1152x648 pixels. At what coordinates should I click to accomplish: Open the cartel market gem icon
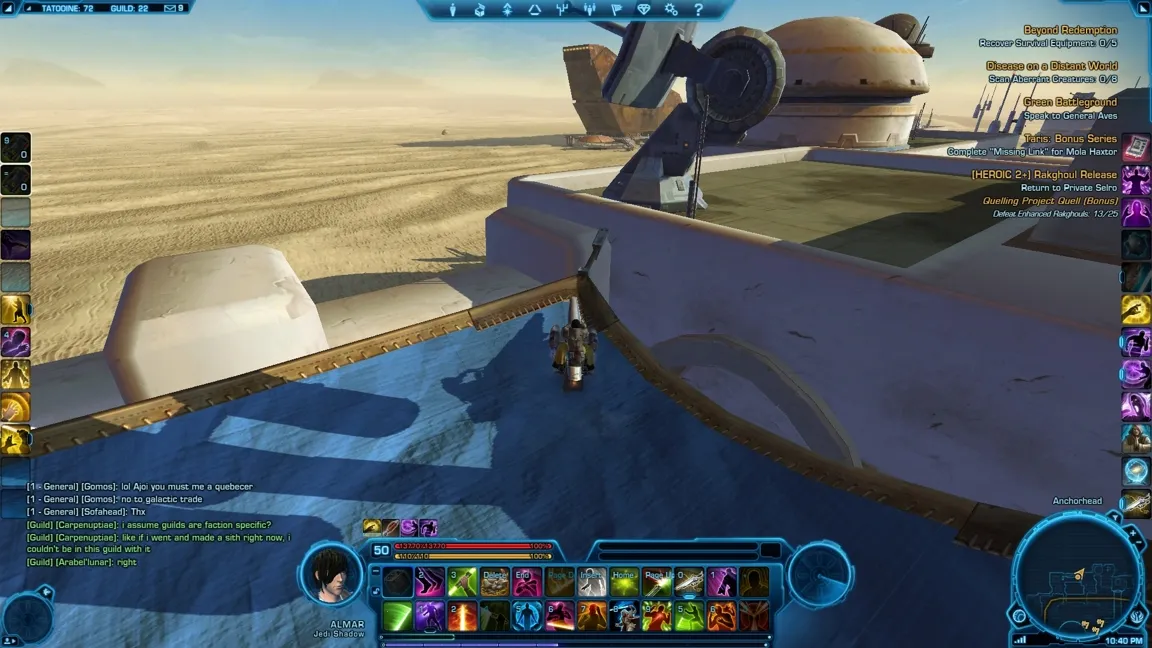coord(643,10)
